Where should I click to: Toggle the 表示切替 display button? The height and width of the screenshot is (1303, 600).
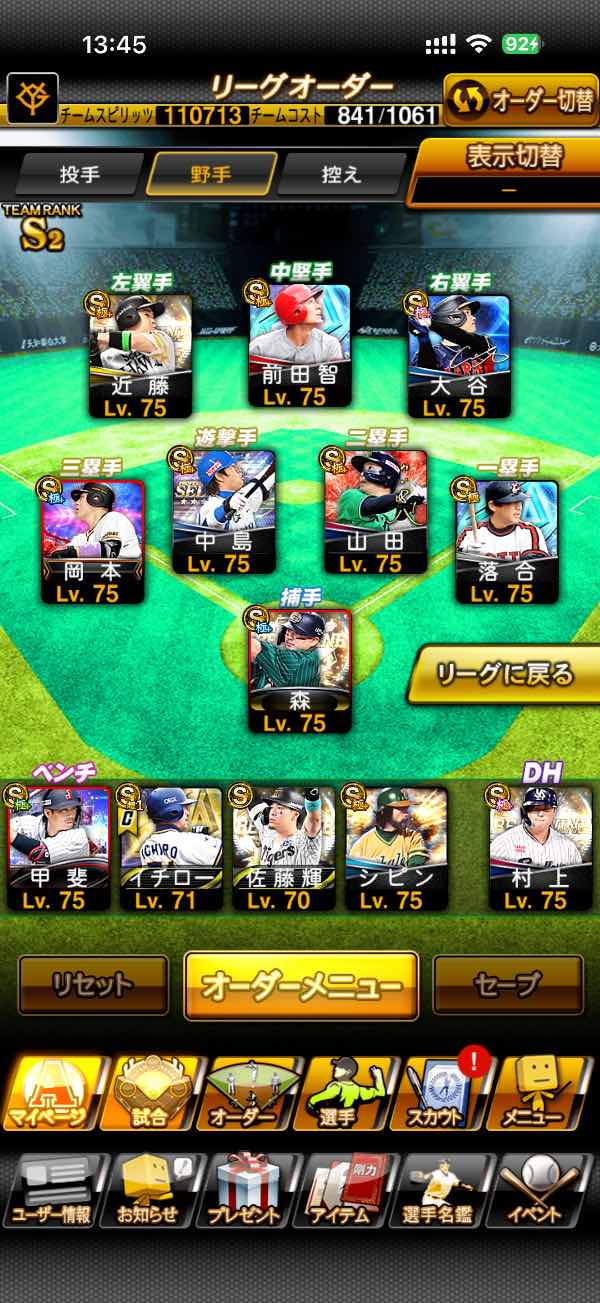(509, 170)
